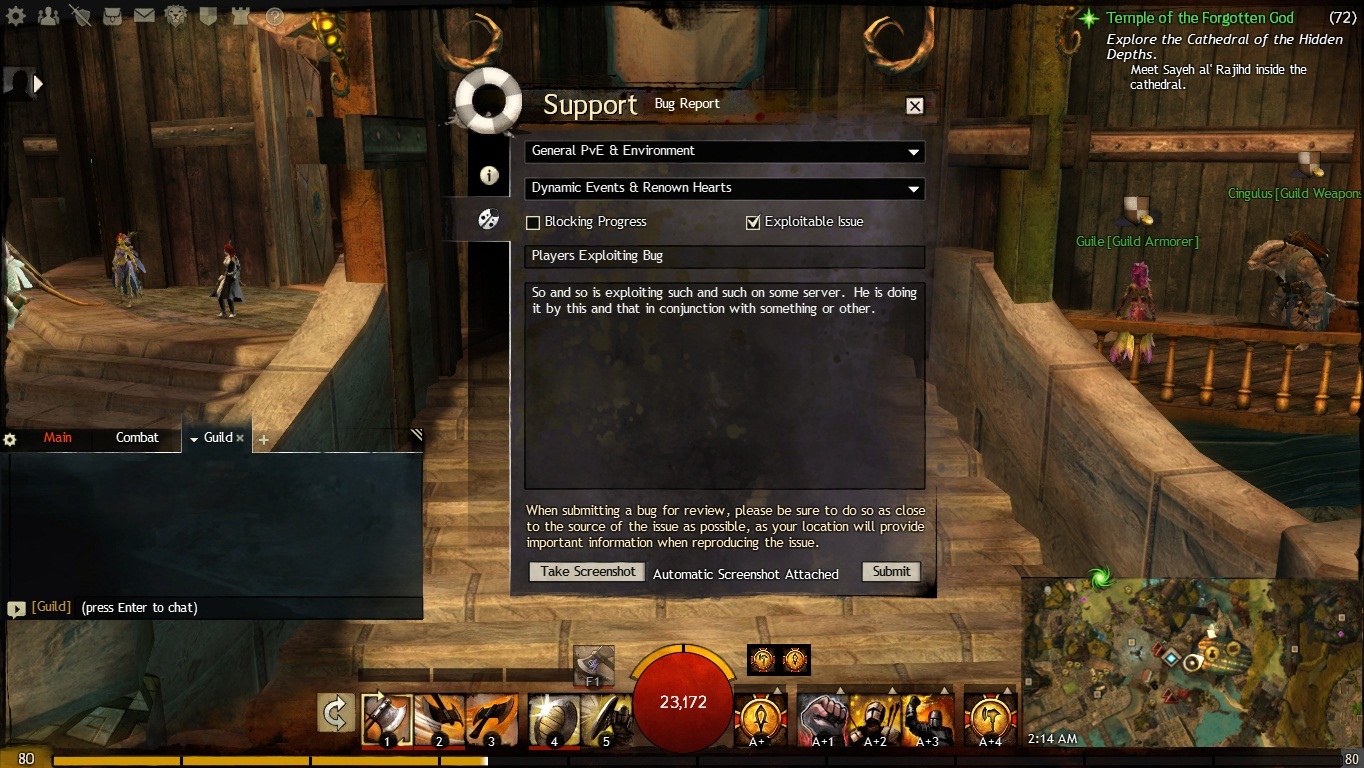Switch to the Main chat tab
This screenshot has width=1364, height=768.
[x=58, y=438]
